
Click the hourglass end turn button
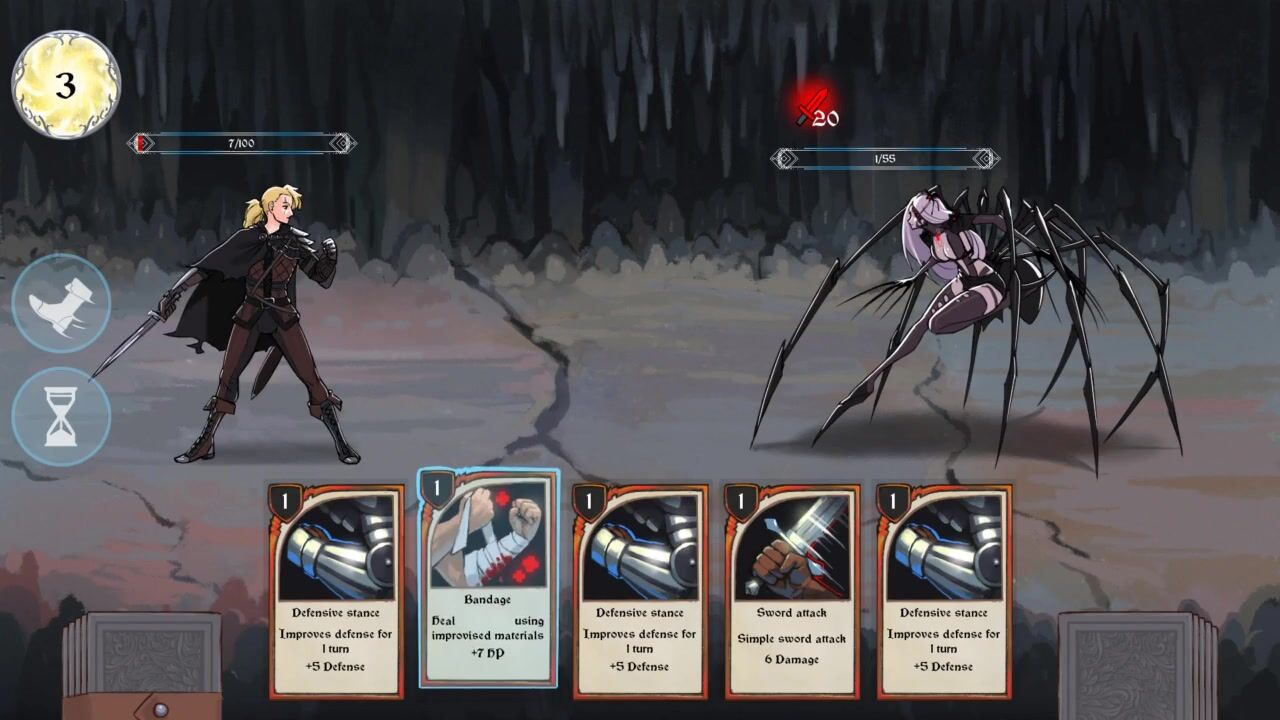61,417
